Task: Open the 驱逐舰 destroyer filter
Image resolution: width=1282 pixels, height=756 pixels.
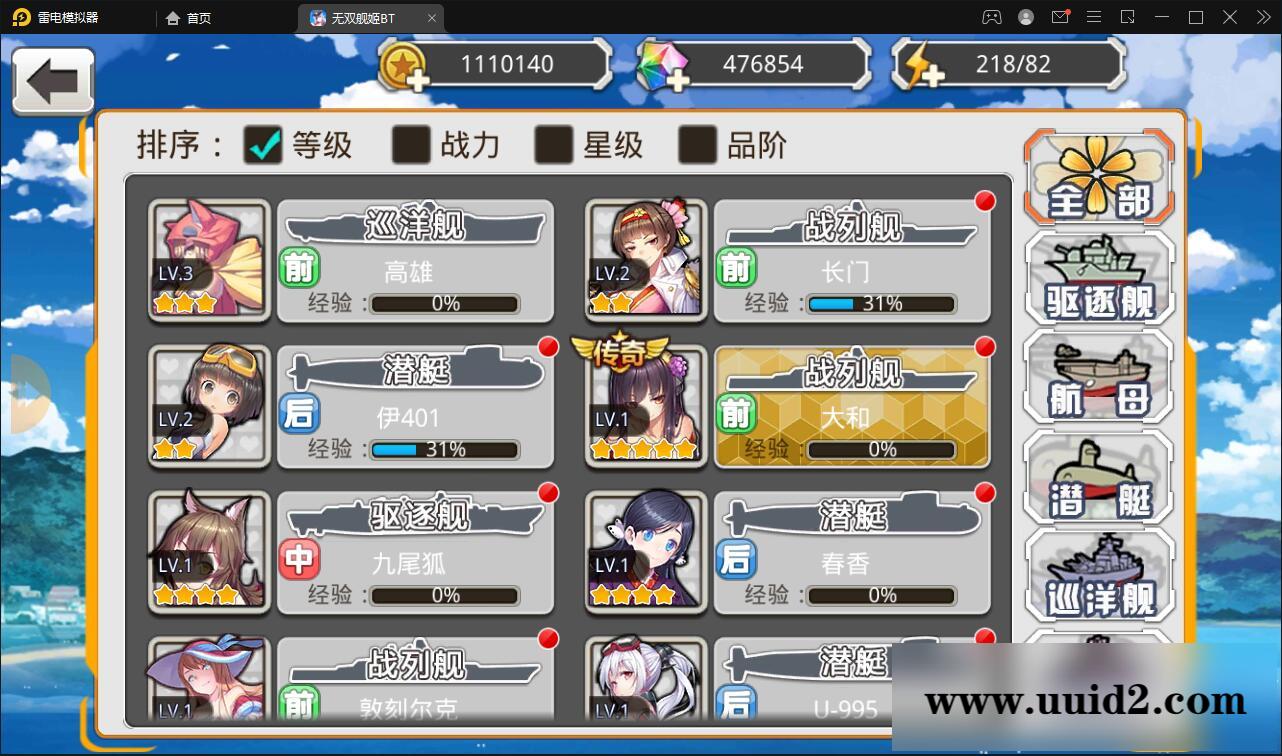Action: (1097, 277)
